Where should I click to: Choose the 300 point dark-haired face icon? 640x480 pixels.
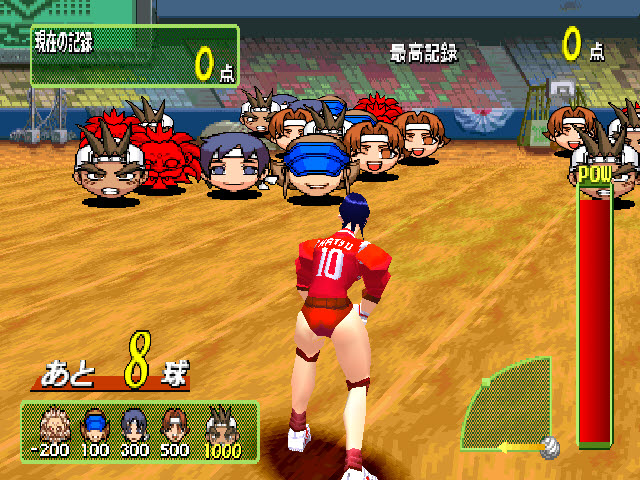click(134, 425)
